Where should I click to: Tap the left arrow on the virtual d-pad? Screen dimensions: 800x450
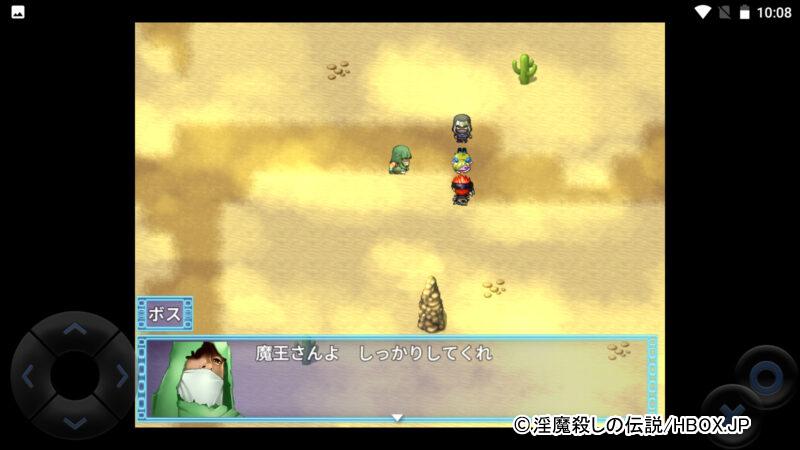(x=28, y=377)
